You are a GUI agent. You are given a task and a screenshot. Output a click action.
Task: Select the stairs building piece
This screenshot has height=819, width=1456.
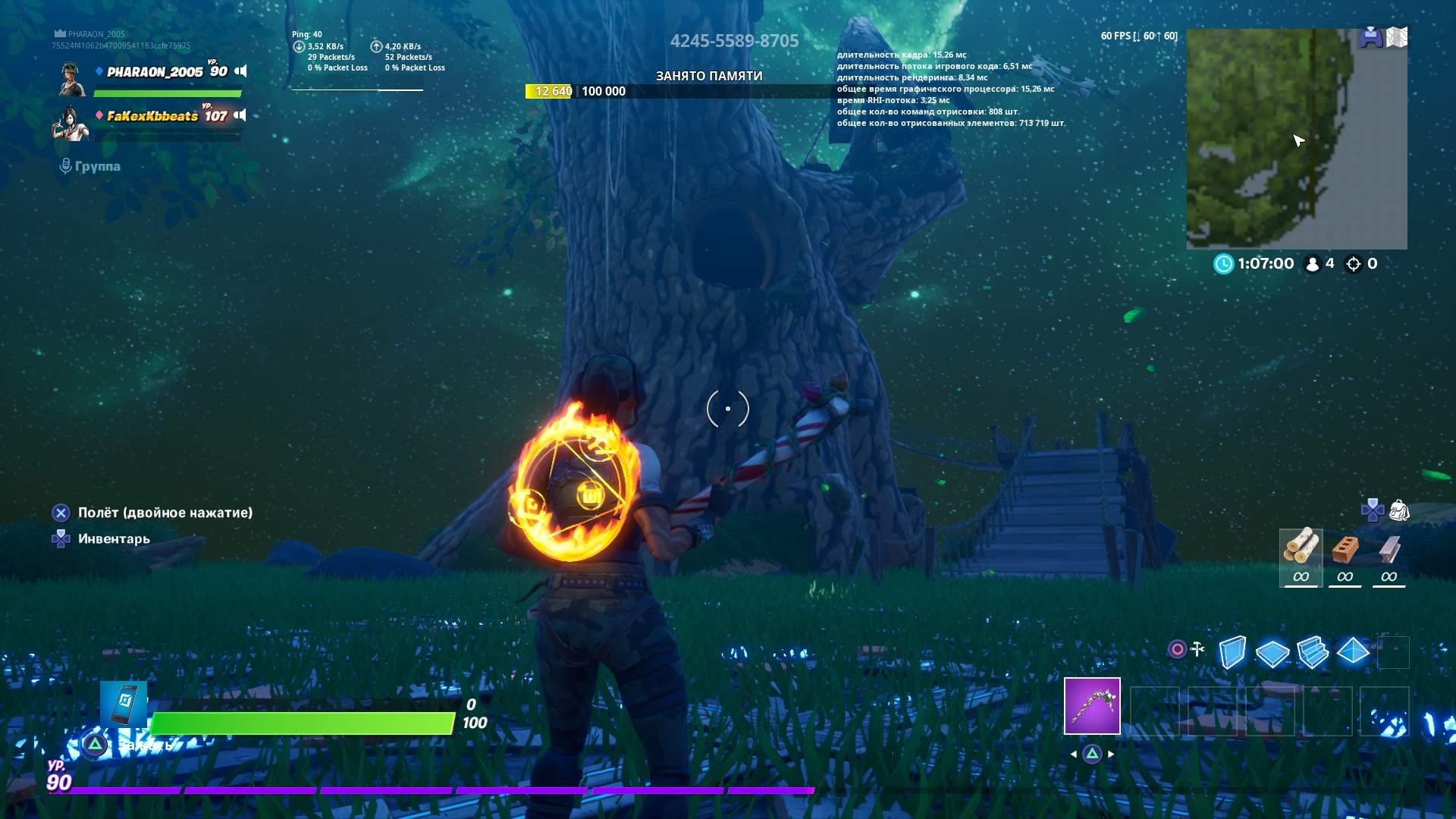pos(1313,652)
